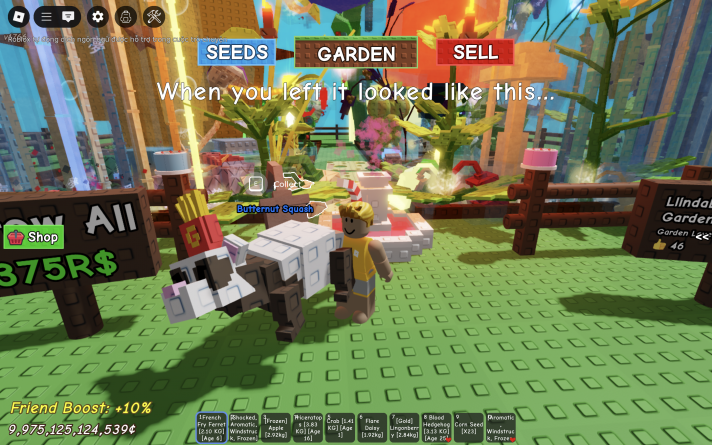
Task: Toggle the Roblox chat window
Action: click(69, 16)
